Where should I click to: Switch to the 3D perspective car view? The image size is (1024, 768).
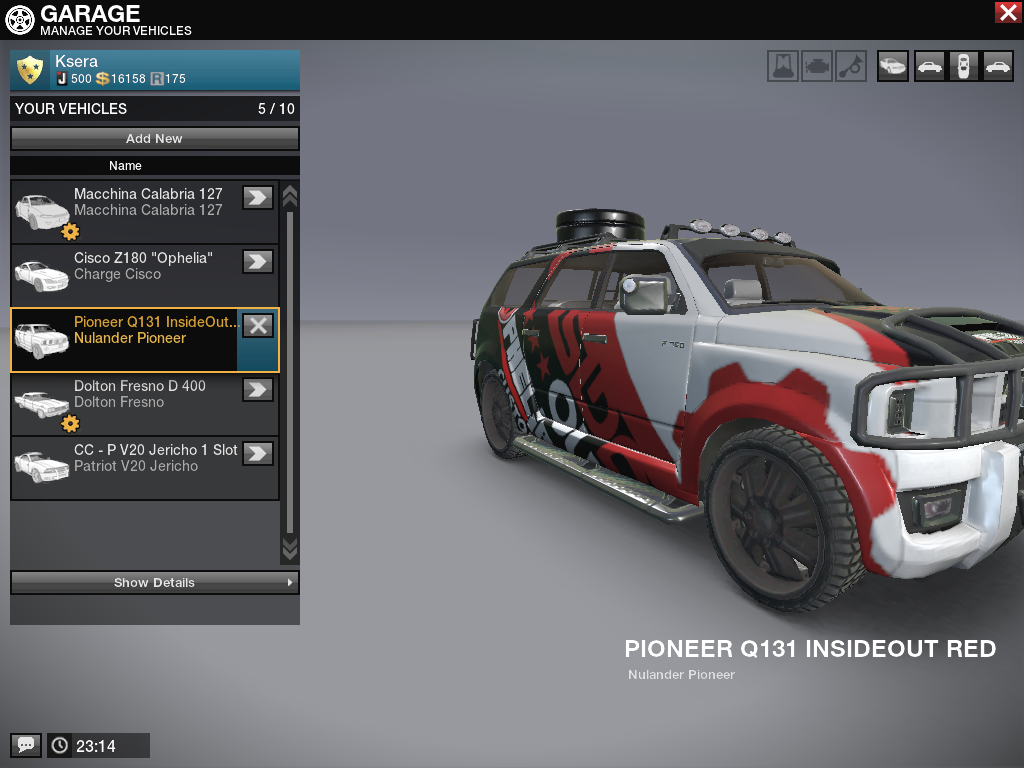coord(893,66)
